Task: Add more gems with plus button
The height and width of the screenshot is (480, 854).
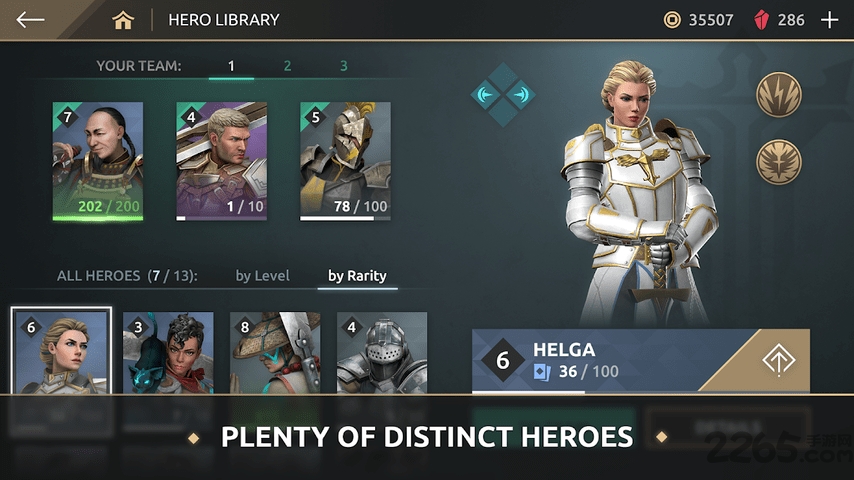Action: (829, 20)
